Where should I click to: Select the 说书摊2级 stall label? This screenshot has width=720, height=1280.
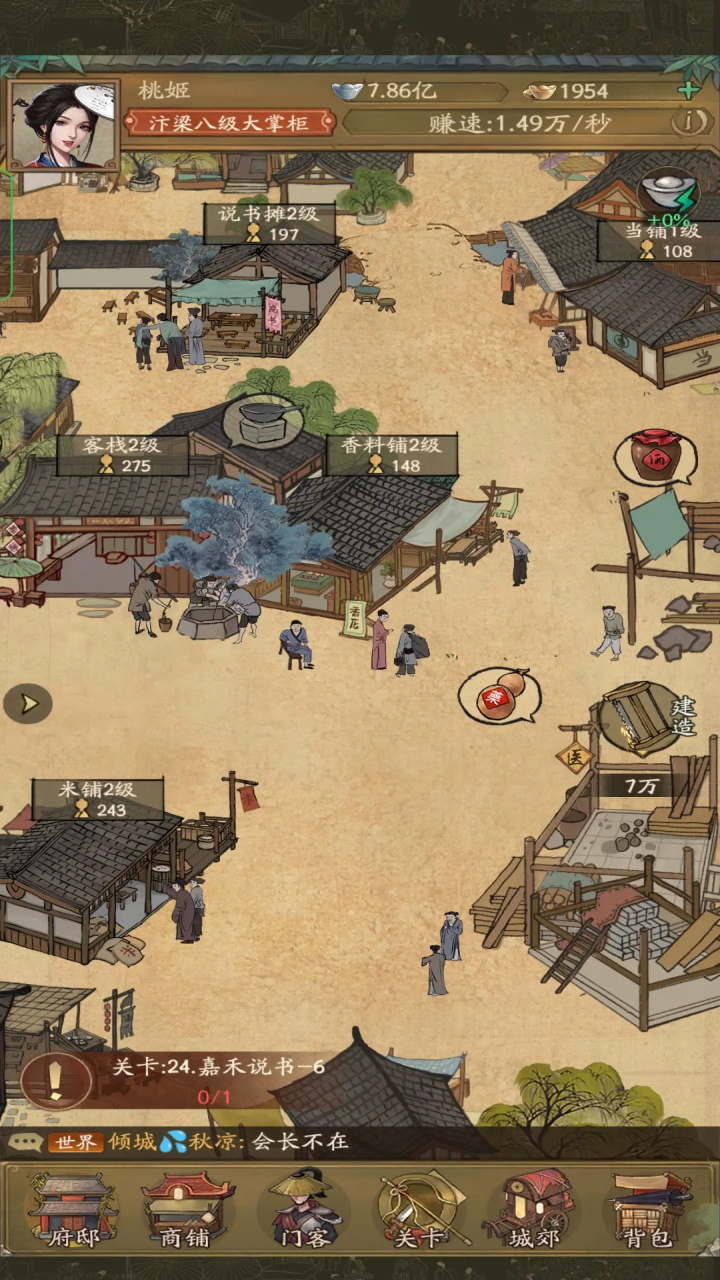click(270, 224)
